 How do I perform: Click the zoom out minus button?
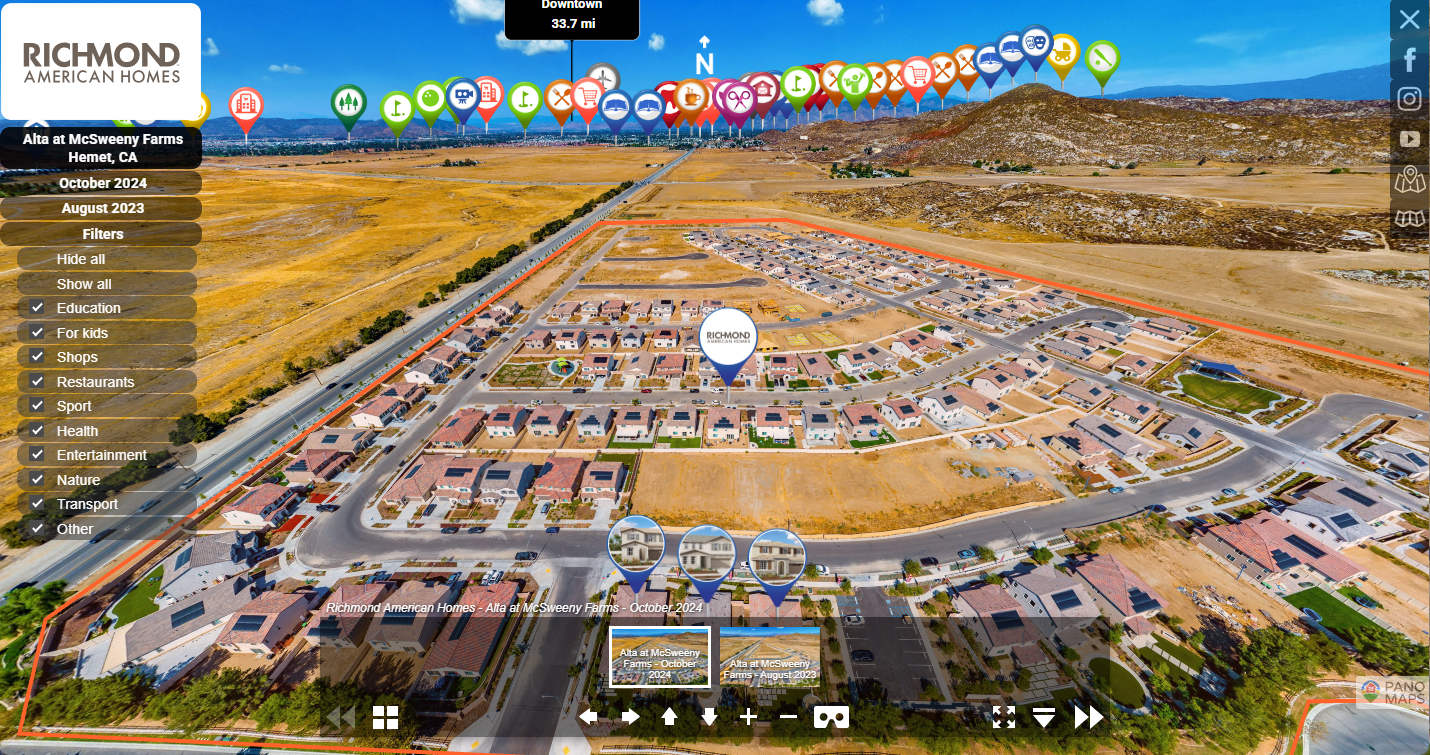coord(788,716)
